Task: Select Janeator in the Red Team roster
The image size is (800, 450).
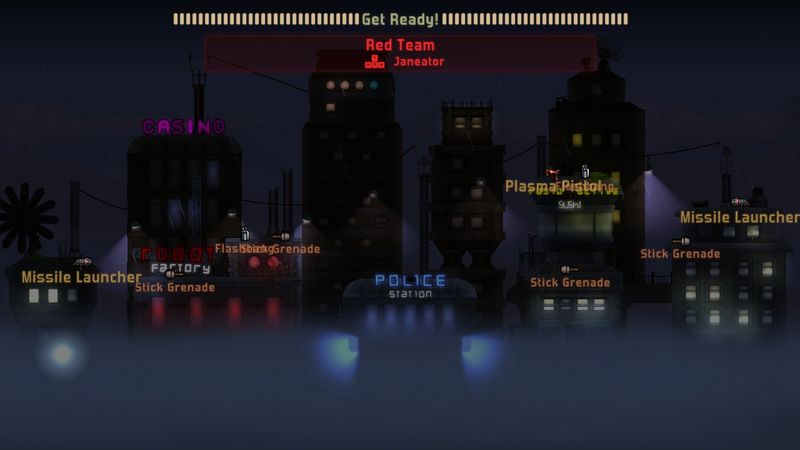Action: click(x=418, y=62)
